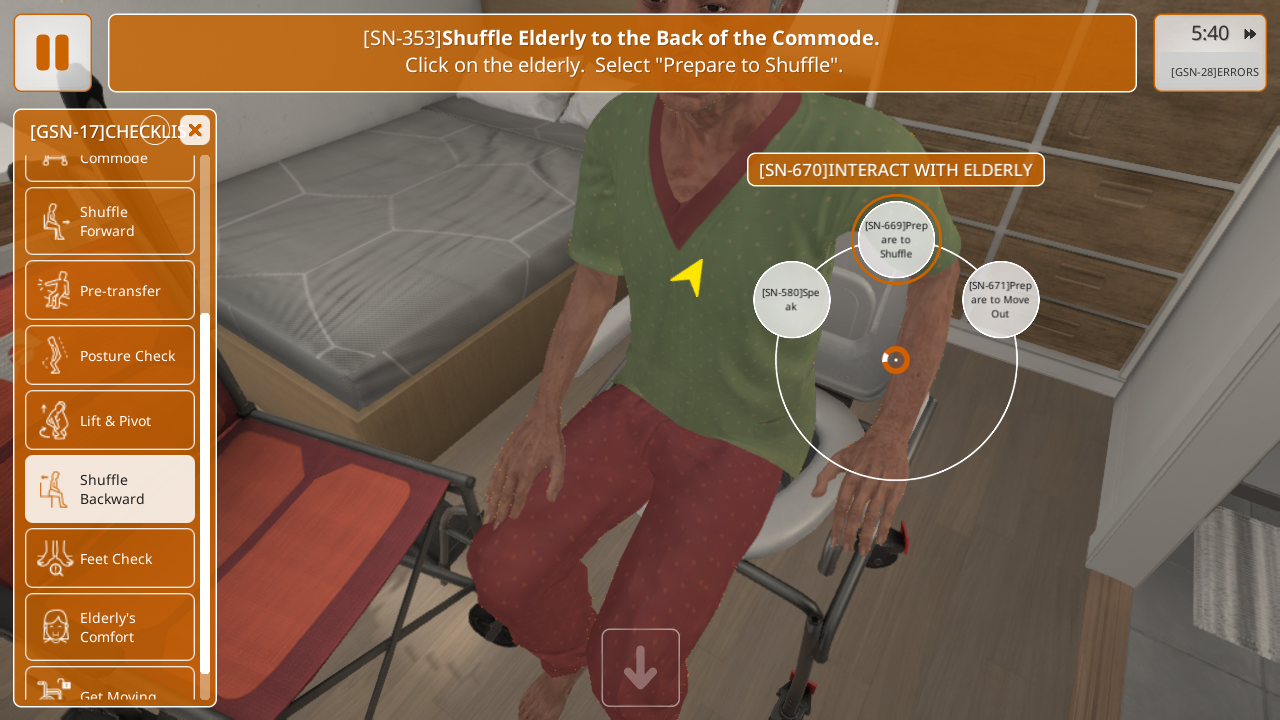Open the Shuffle Forward checklist item

[110, 221]
